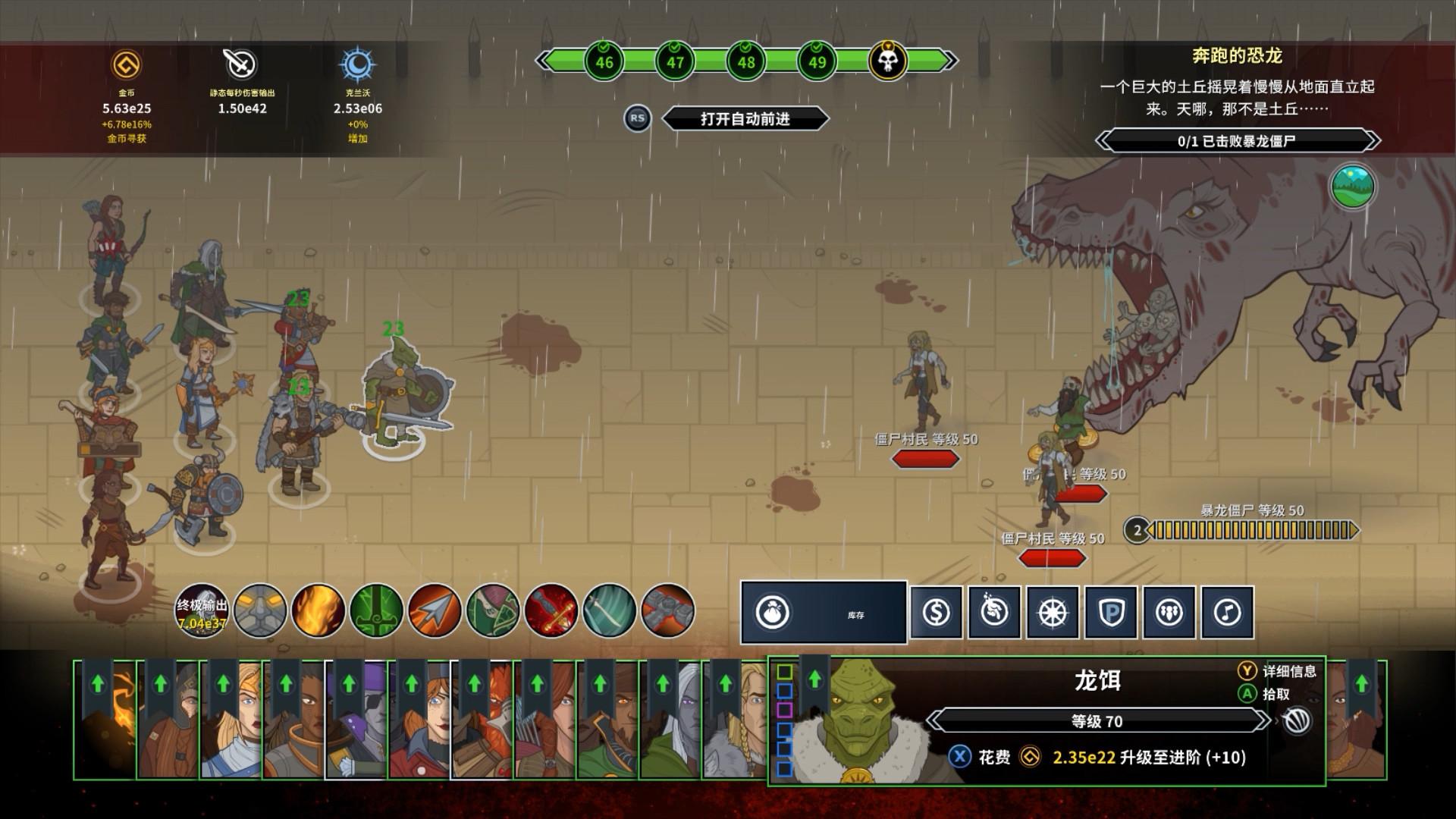The image size is (1456, 819).
Task: Click the music note icon button
Action: coord(1227,612)
